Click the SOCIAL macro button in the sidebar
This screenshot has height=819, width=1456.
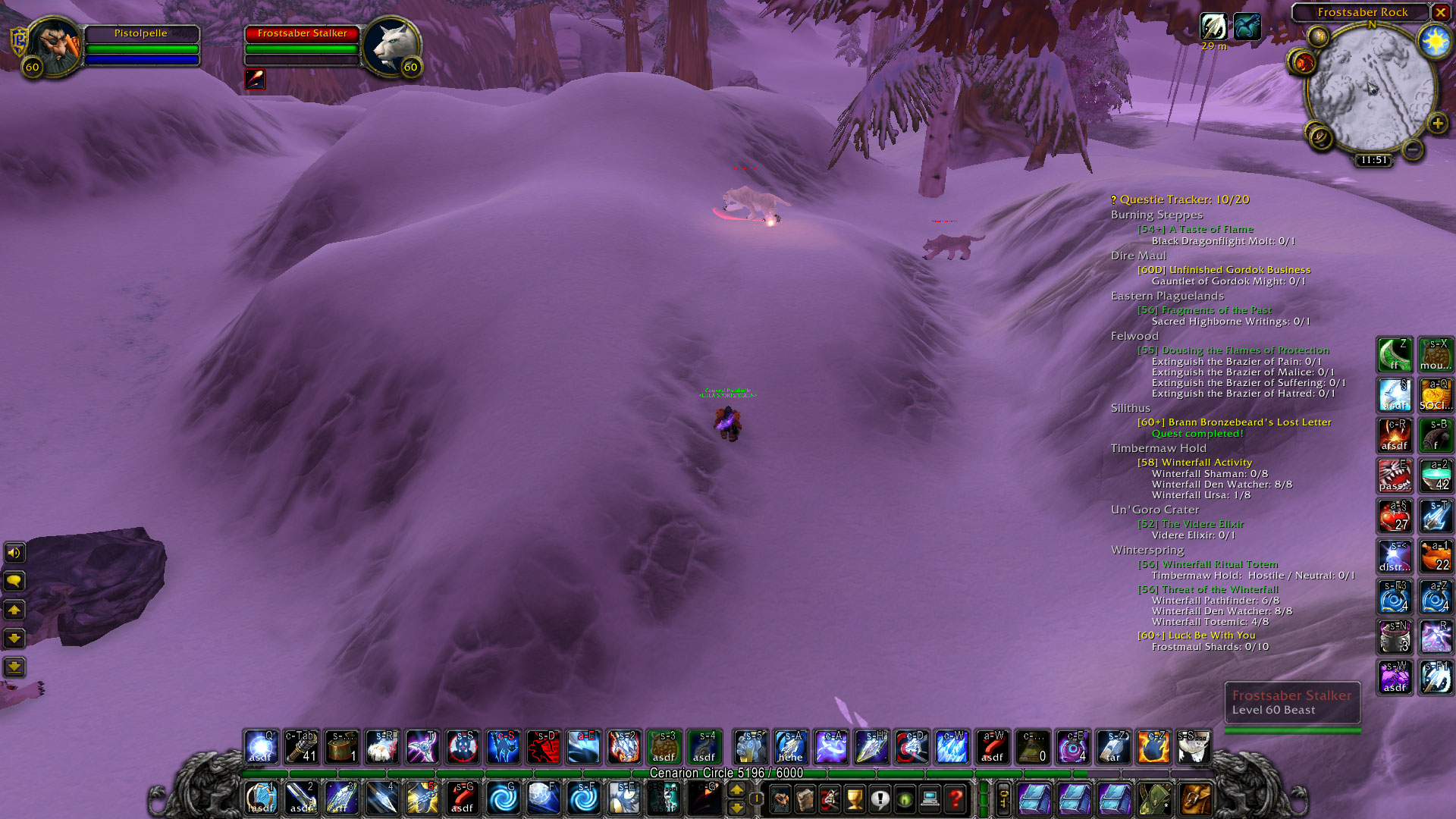(x=1436, y=395)
